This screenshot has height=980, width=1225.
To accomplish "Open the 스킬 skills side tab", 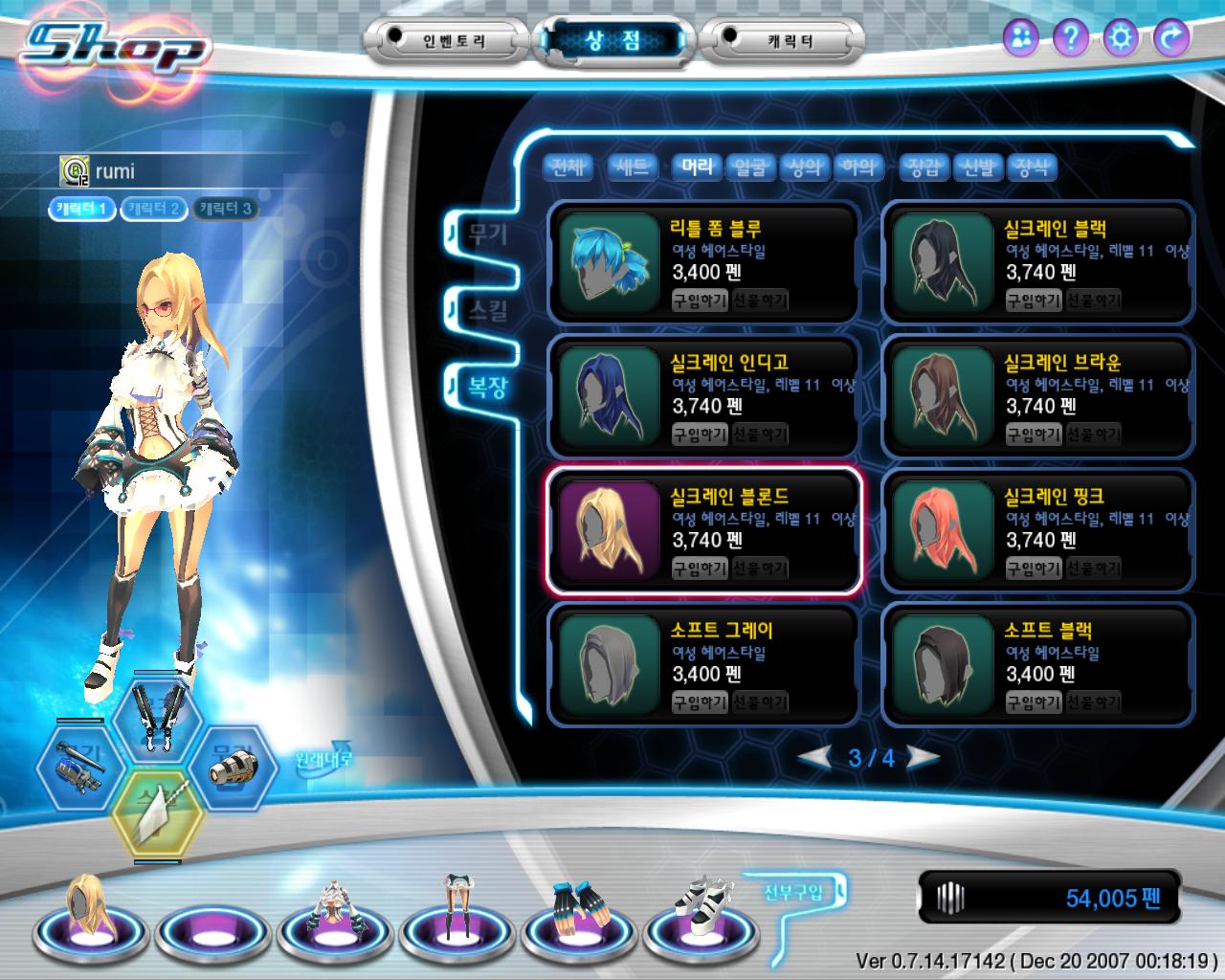I will point(487,310).
